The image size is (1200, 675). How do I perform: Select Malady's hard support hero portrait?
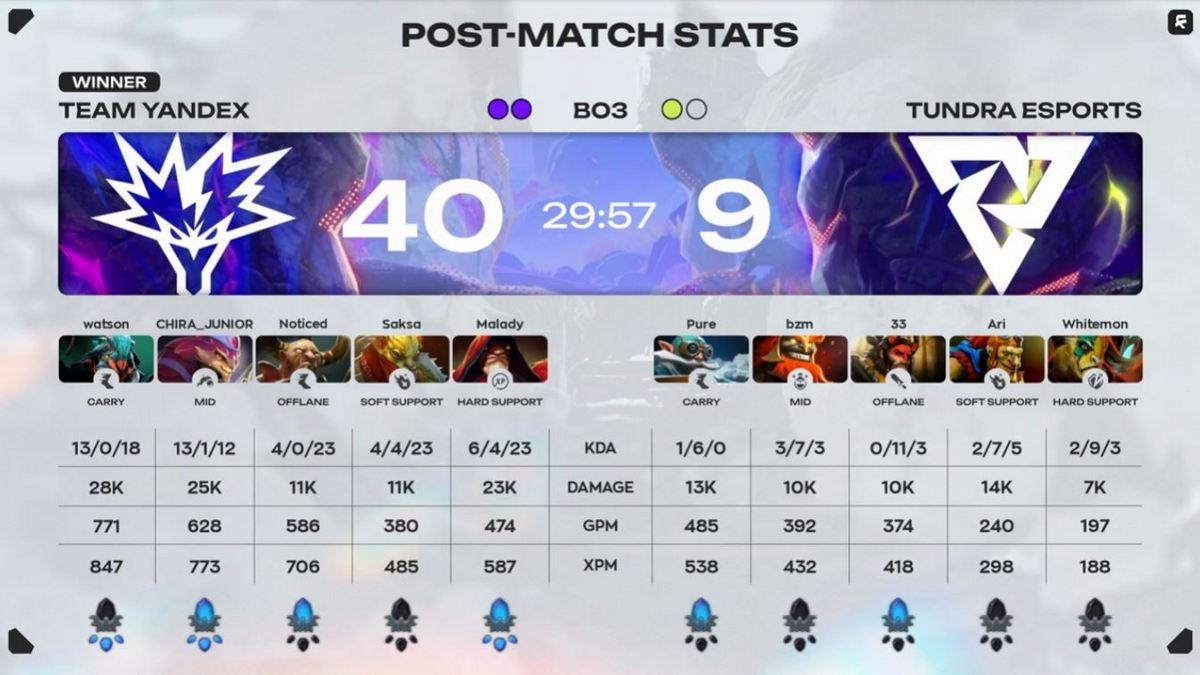click(x=500, y=358)
